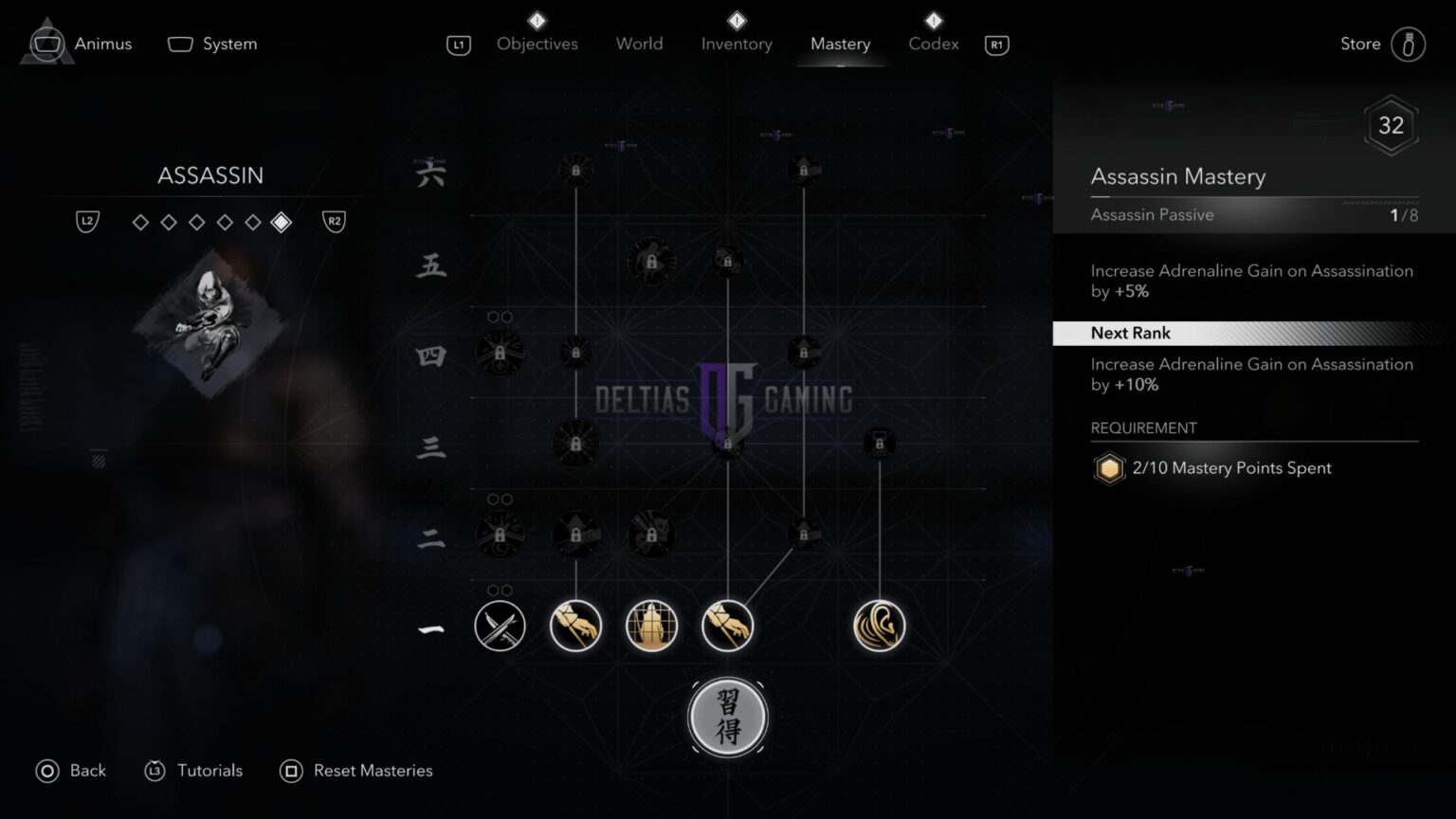Screen dimensions: 1456x819
Task: Click the Mastery Points coin requirement icon
Action: [1109, 468]
